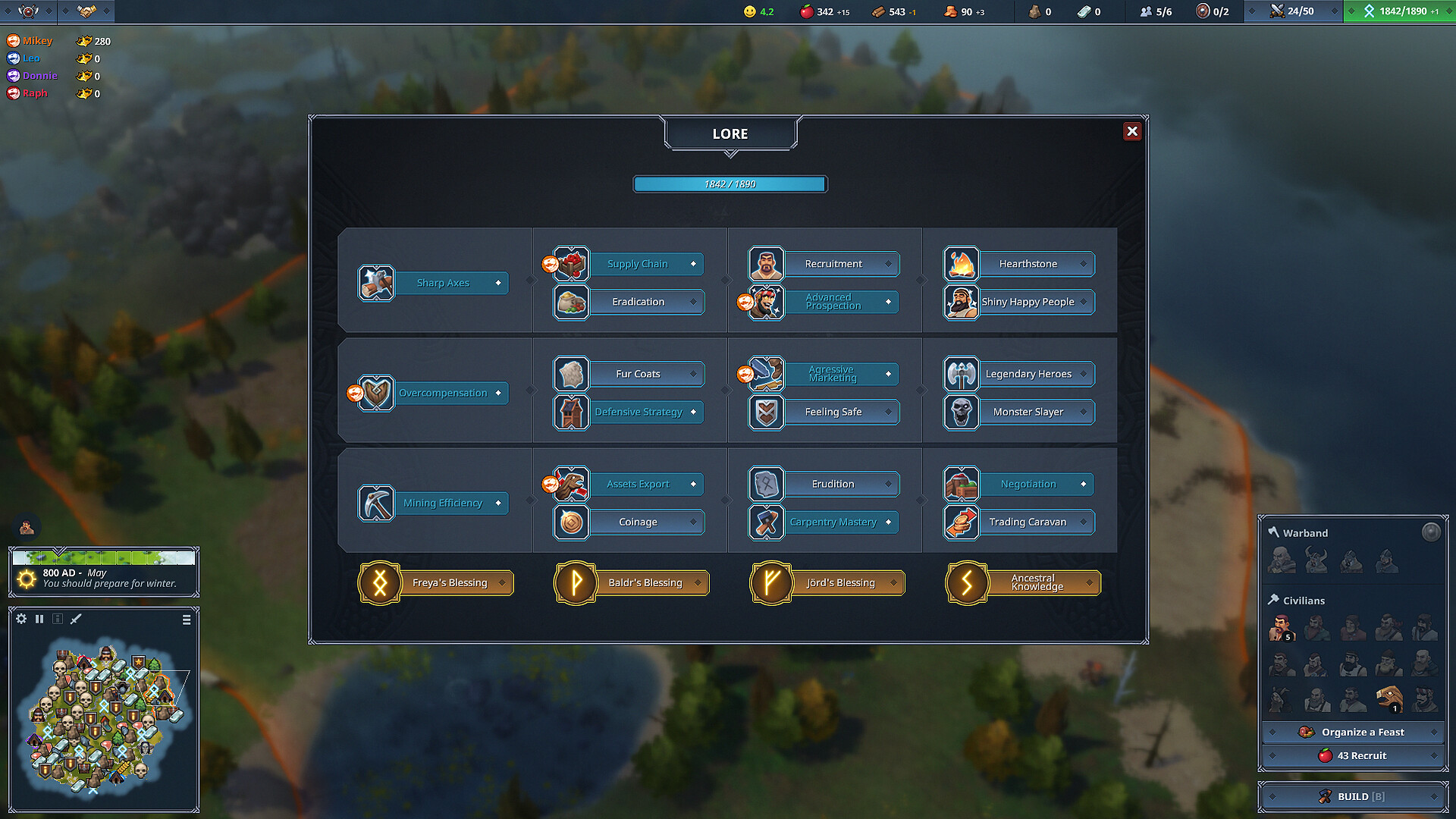Screen dimensions: 1456x819
Task: Pick the Shiny Happy People lore
Action: point(1028,302)
